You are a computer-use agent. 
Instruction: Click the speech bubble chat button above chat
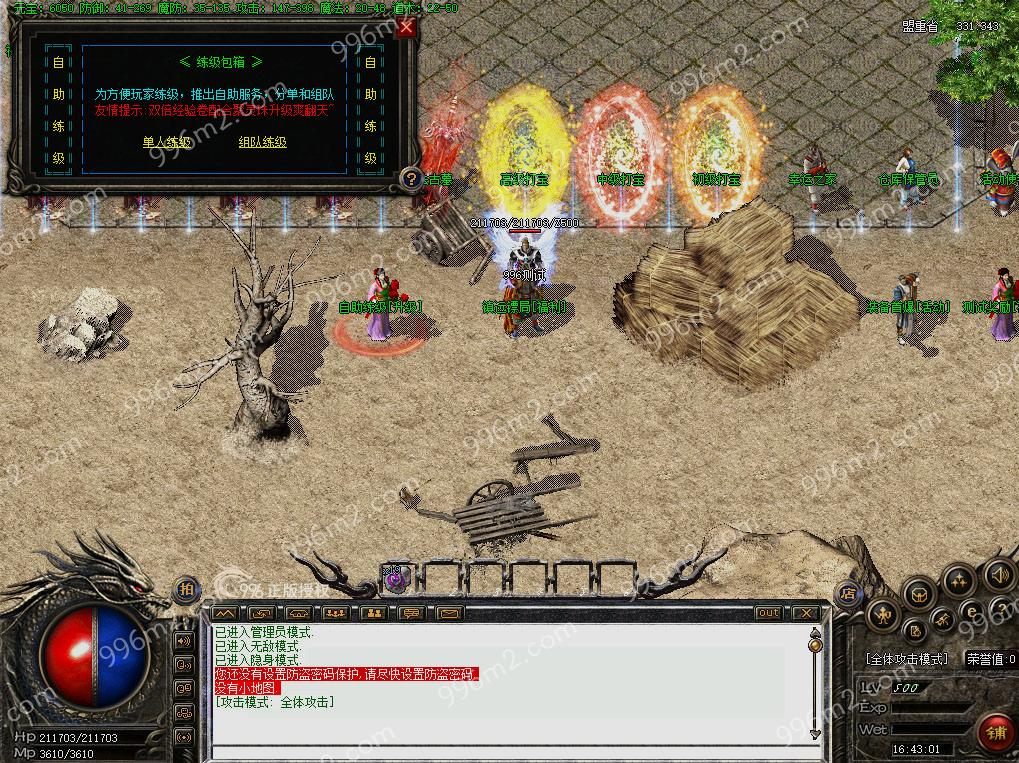412,612
